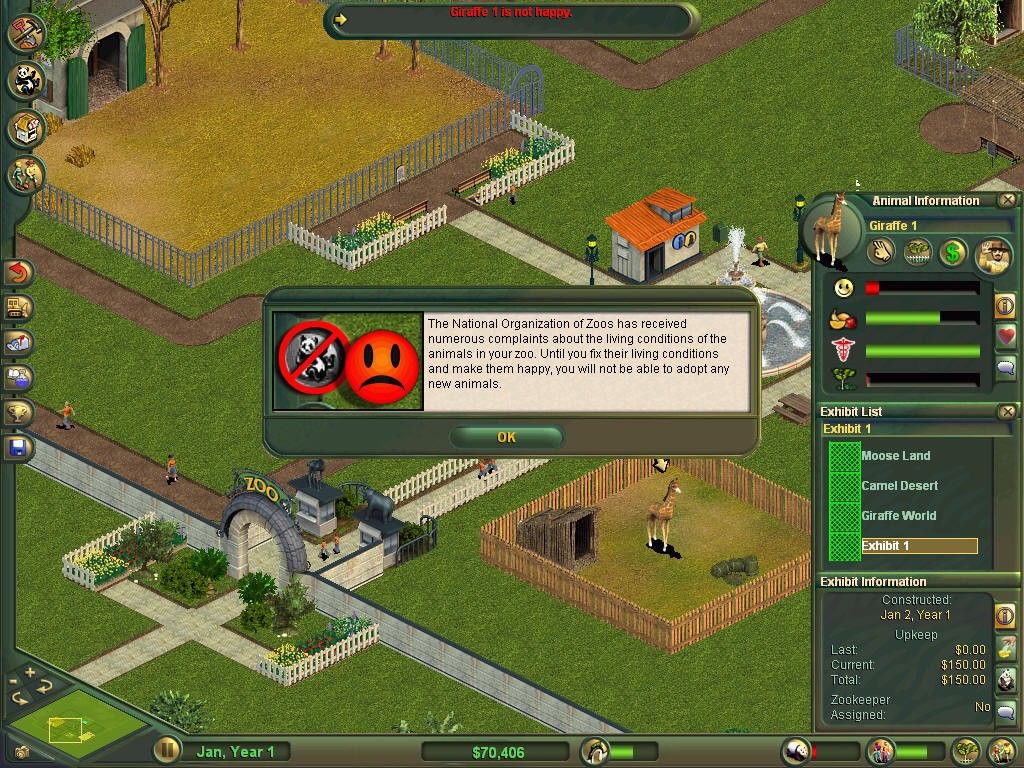The image size is (1024, 768).
Task: Select Moose Land in the exhibit list
Action: coord(895,456)
